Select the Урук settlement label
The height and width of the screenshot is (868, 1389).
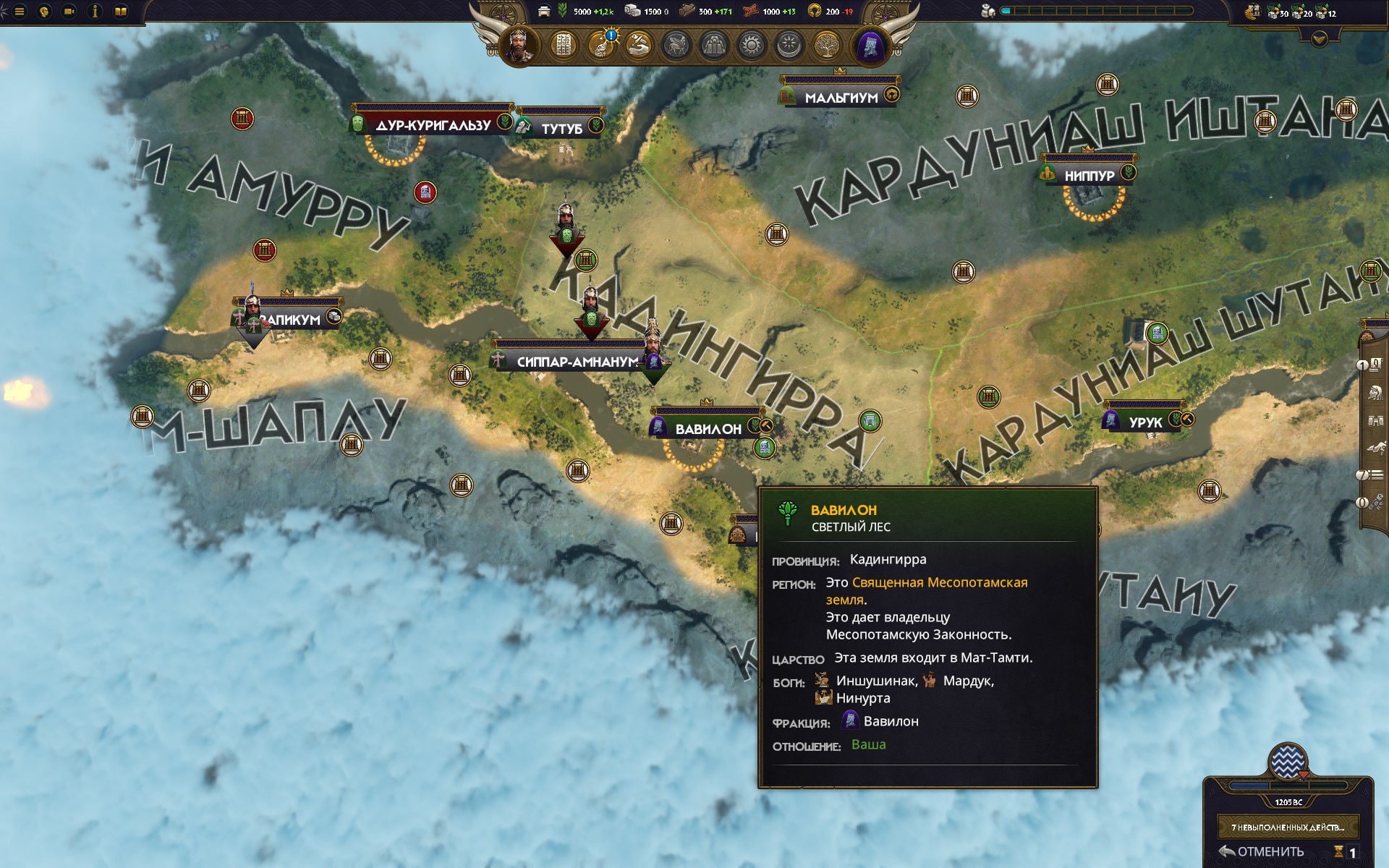[1145, 422]
